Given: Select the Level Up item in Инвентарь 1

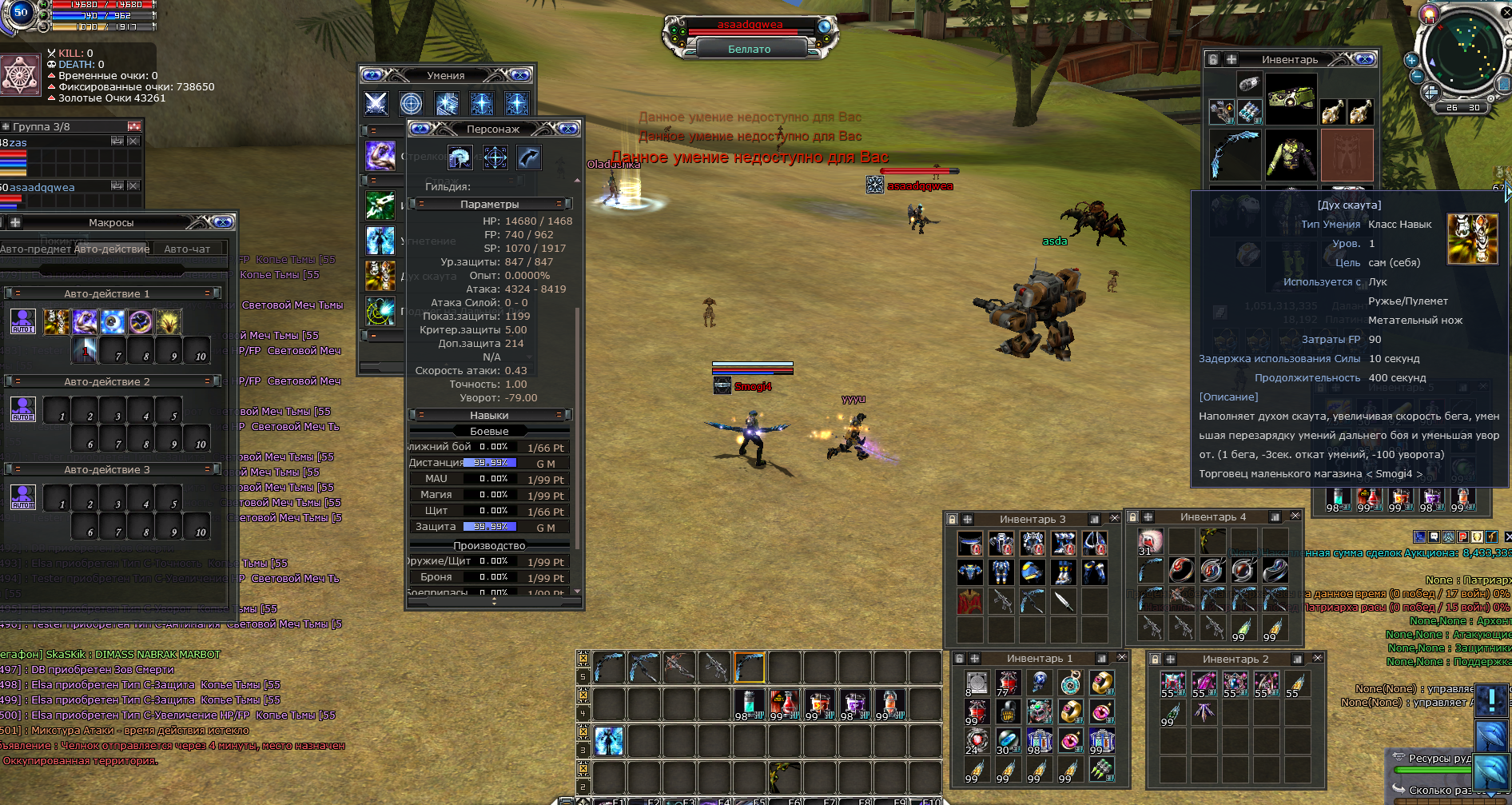Looking at the screenshot, I should 1008,711.
